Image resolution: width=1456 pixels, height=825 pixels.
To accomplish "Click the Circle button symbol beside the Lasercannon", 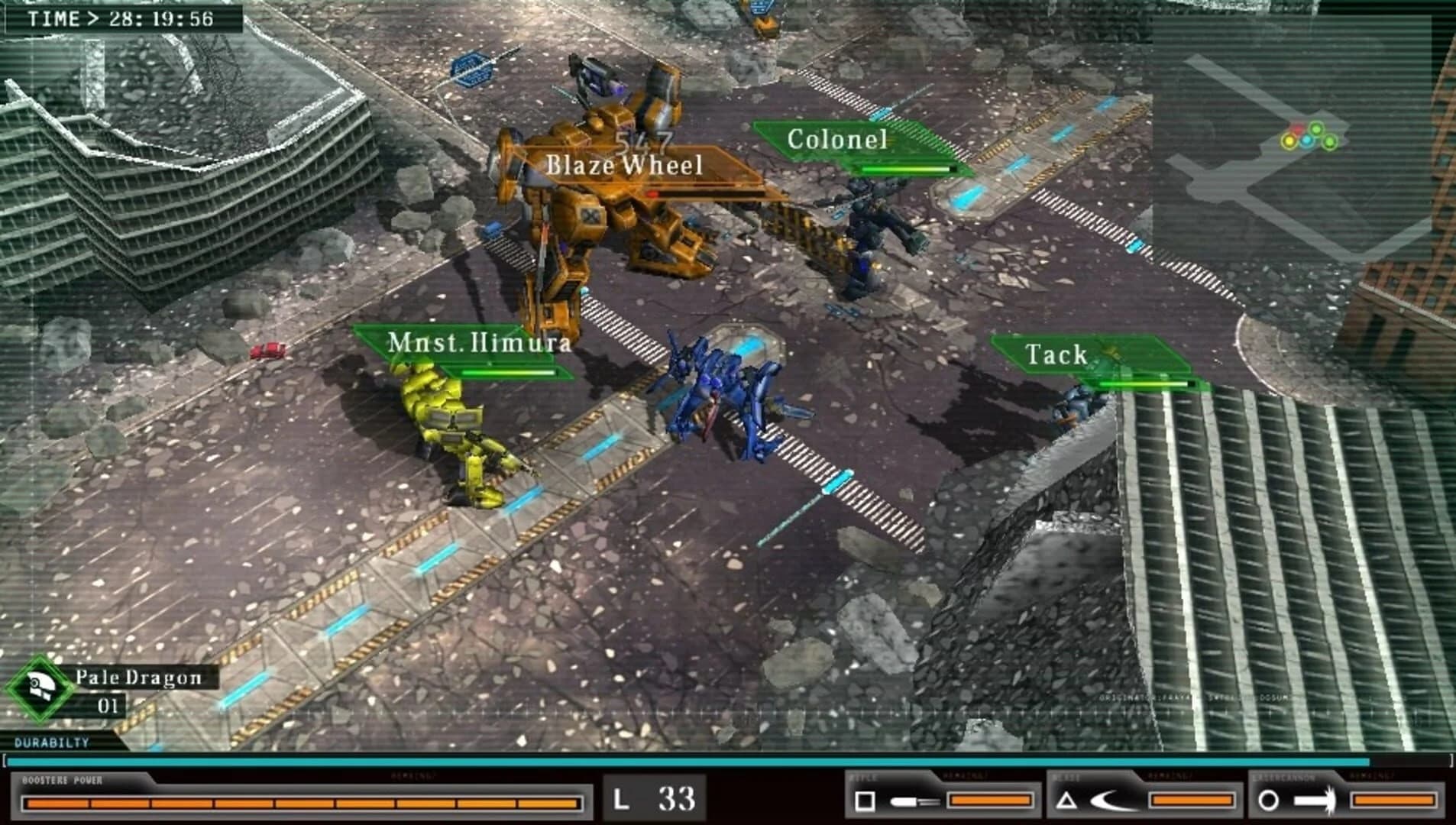I will (1269, 799).
